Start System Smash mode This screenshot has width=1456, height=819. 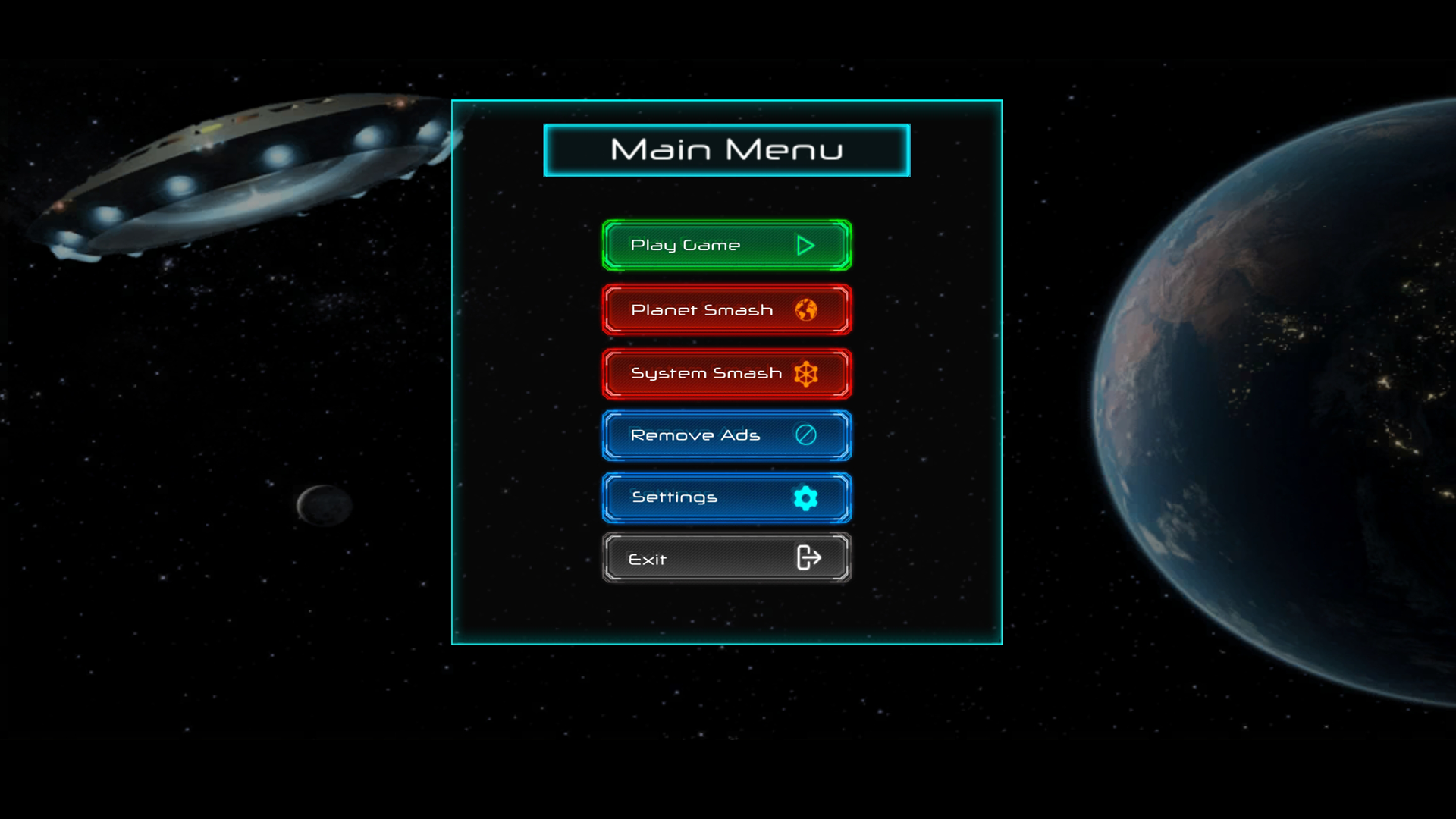tap(705, 372)
